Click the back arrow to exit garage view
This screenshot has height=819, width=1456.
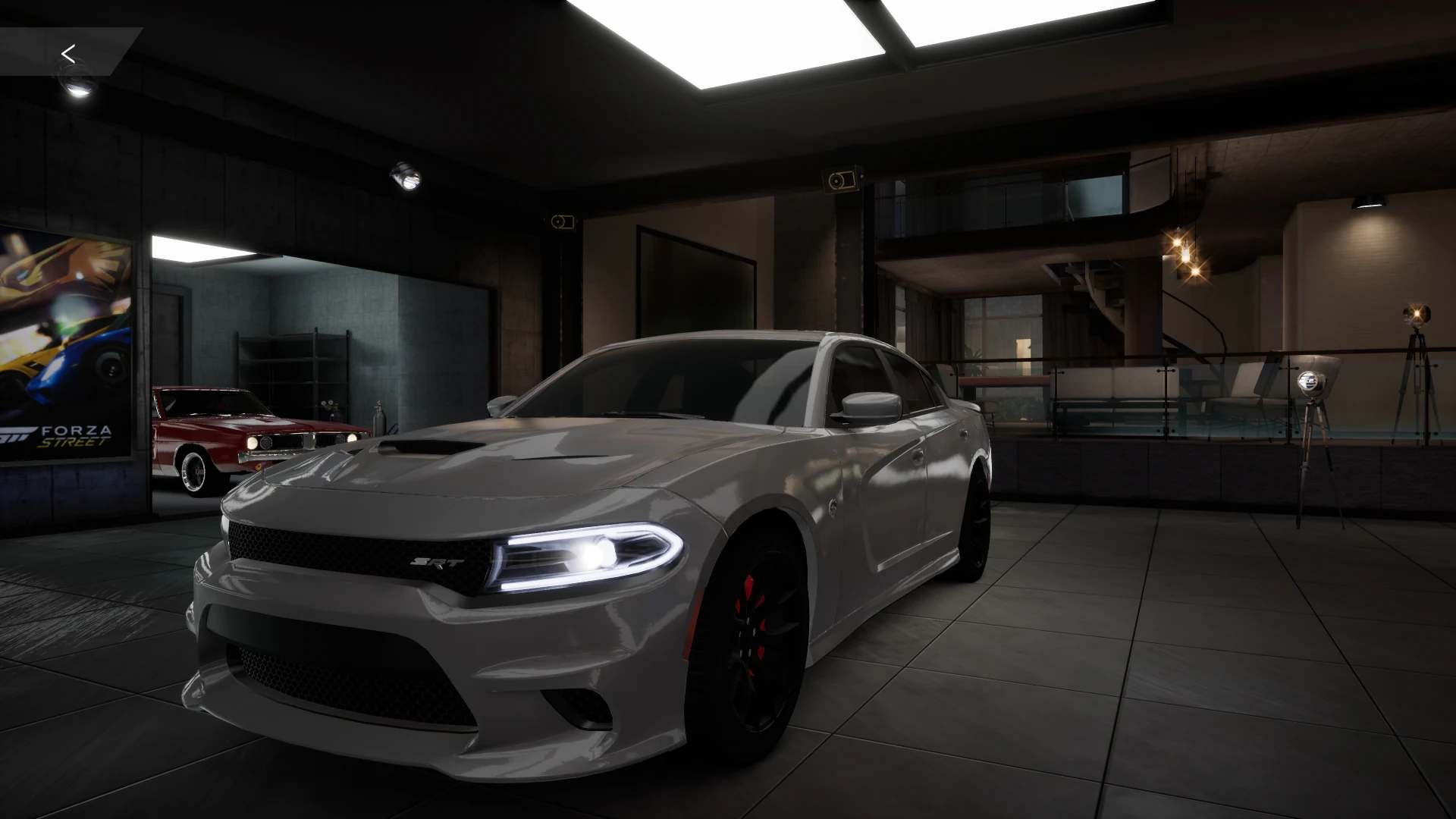tap(69, 53)
